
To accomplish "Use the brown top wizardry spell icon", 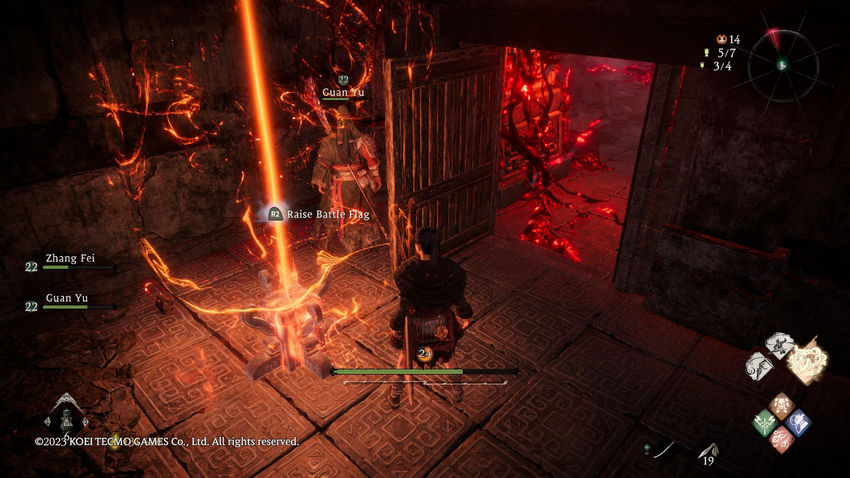I will [x=781, y=405].
